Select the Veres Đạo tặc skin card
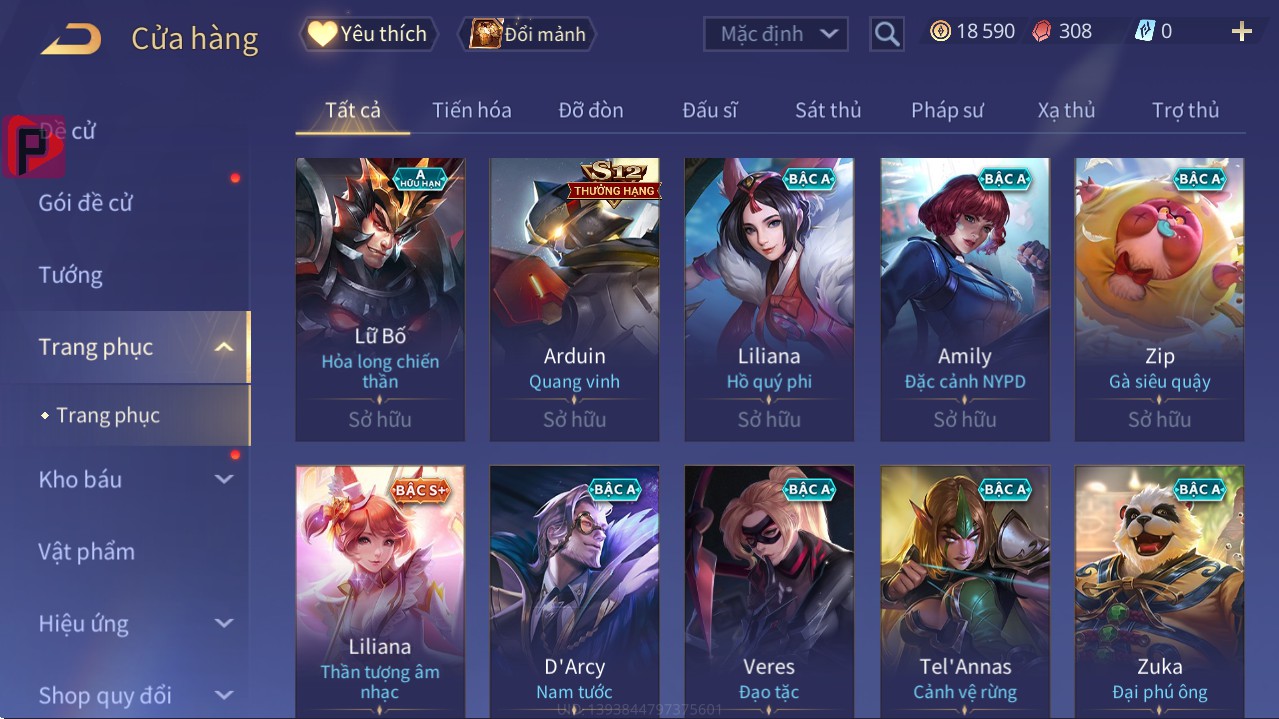The image size is (1279, 719). [x=769, y=590]
